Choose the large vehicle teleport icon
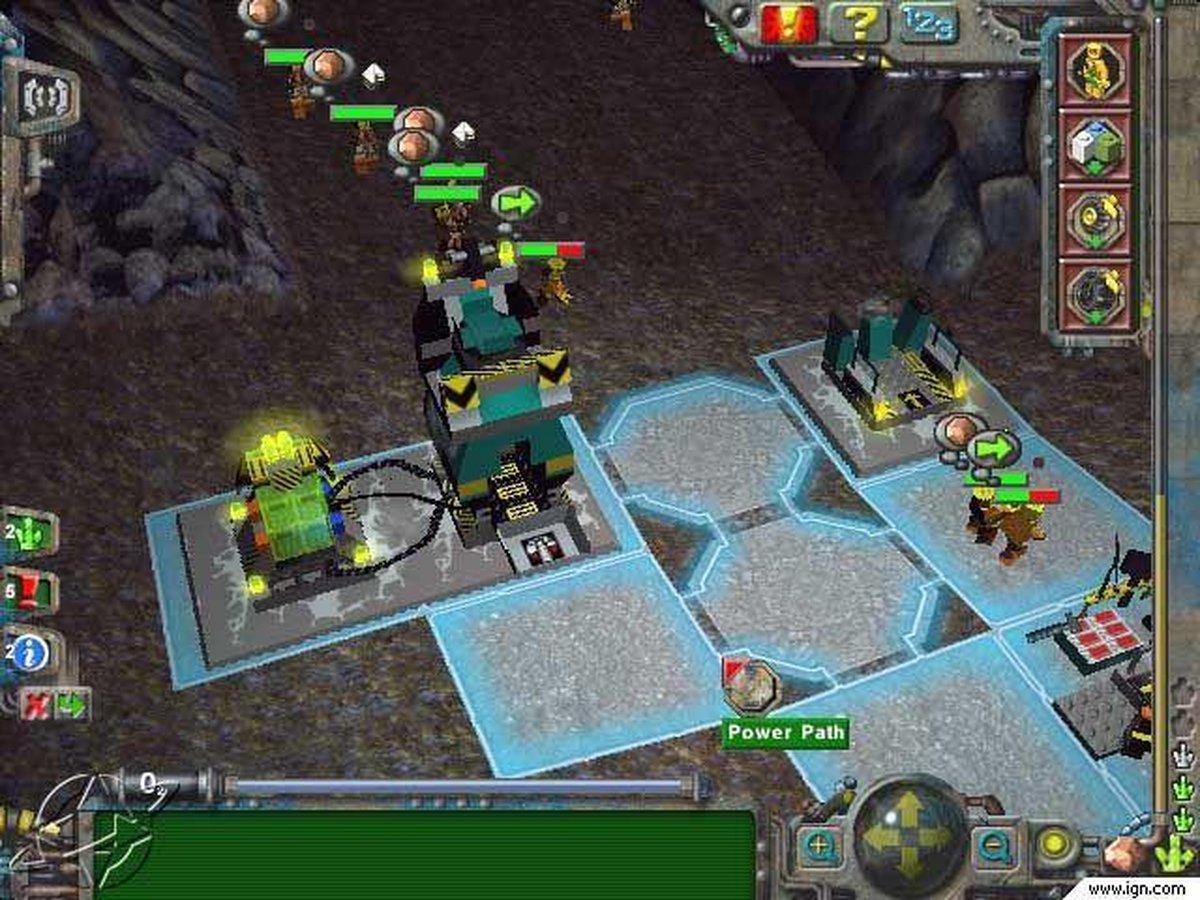Image resolution: width=1200 pixels, height=900 pixels. click(1095, 295)
